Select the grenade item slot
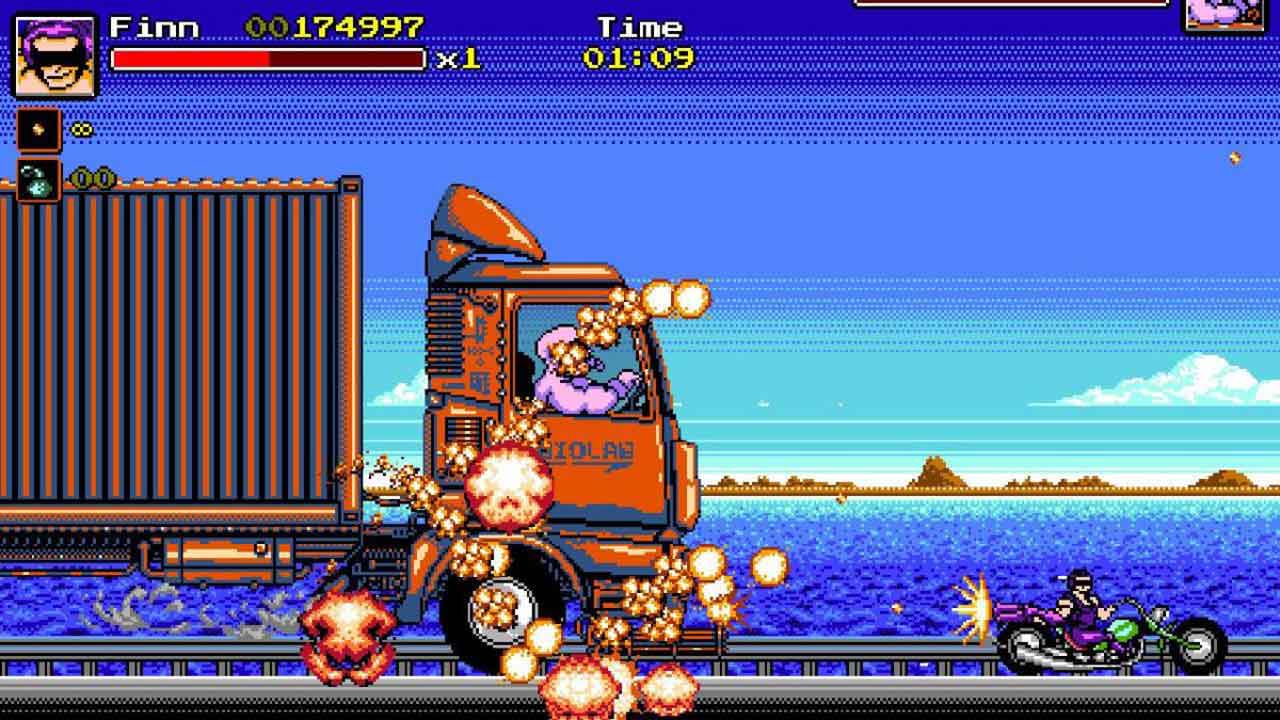The image size is (1280, 720). pyautogui.click(x=39, y=181)
